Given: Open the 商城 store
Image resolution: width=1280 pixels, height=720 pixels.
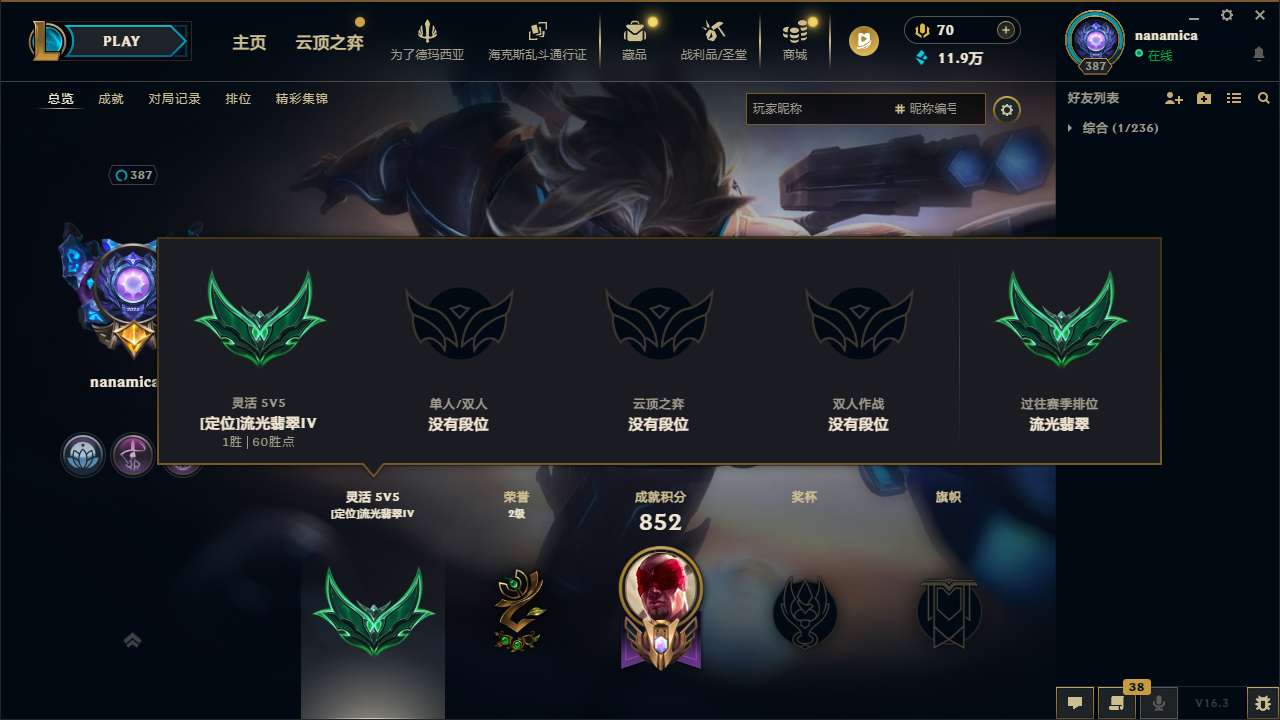Looking at the screenshot, I should (795, 40).
